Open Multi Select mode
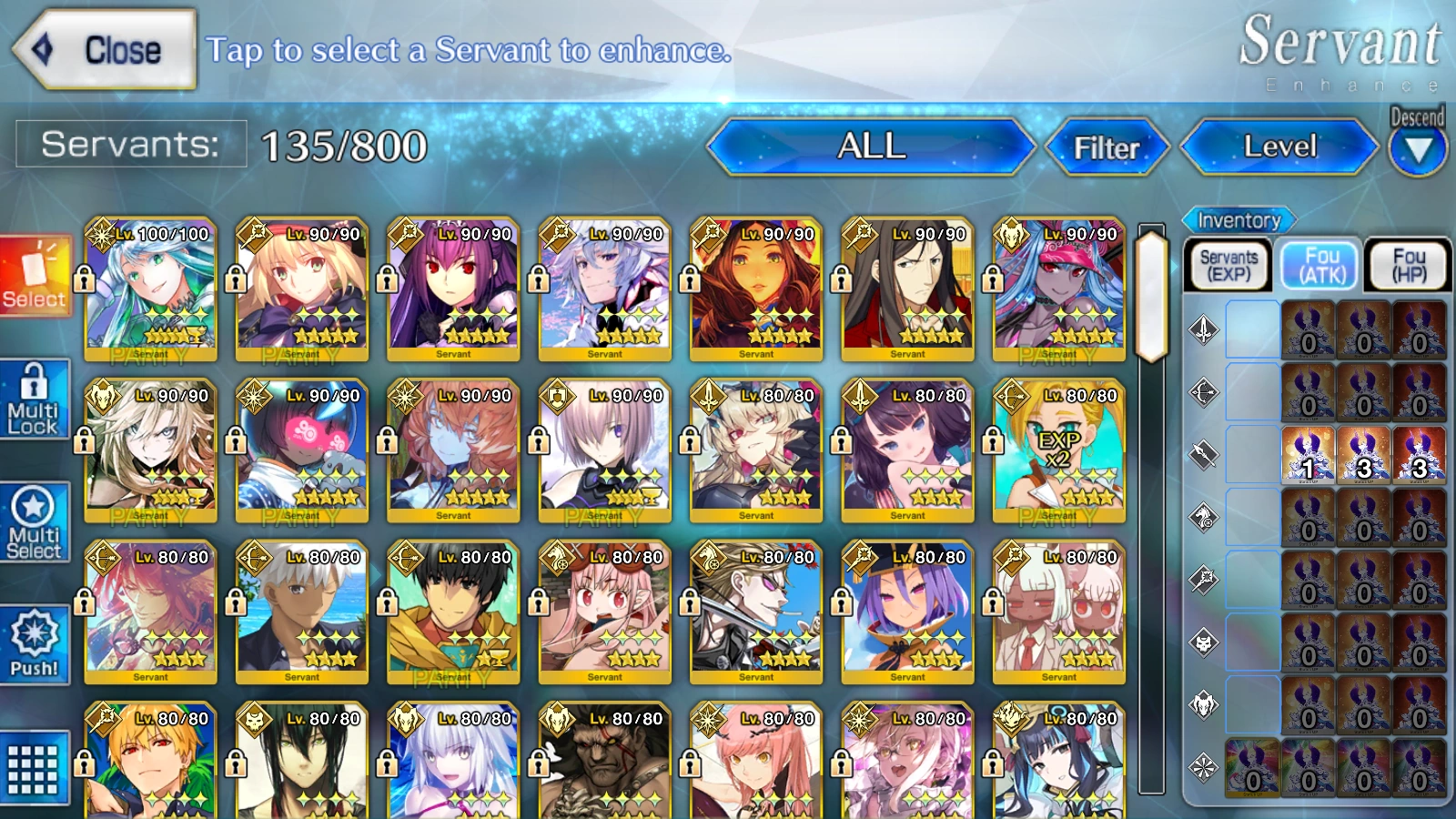 point(35,521)
